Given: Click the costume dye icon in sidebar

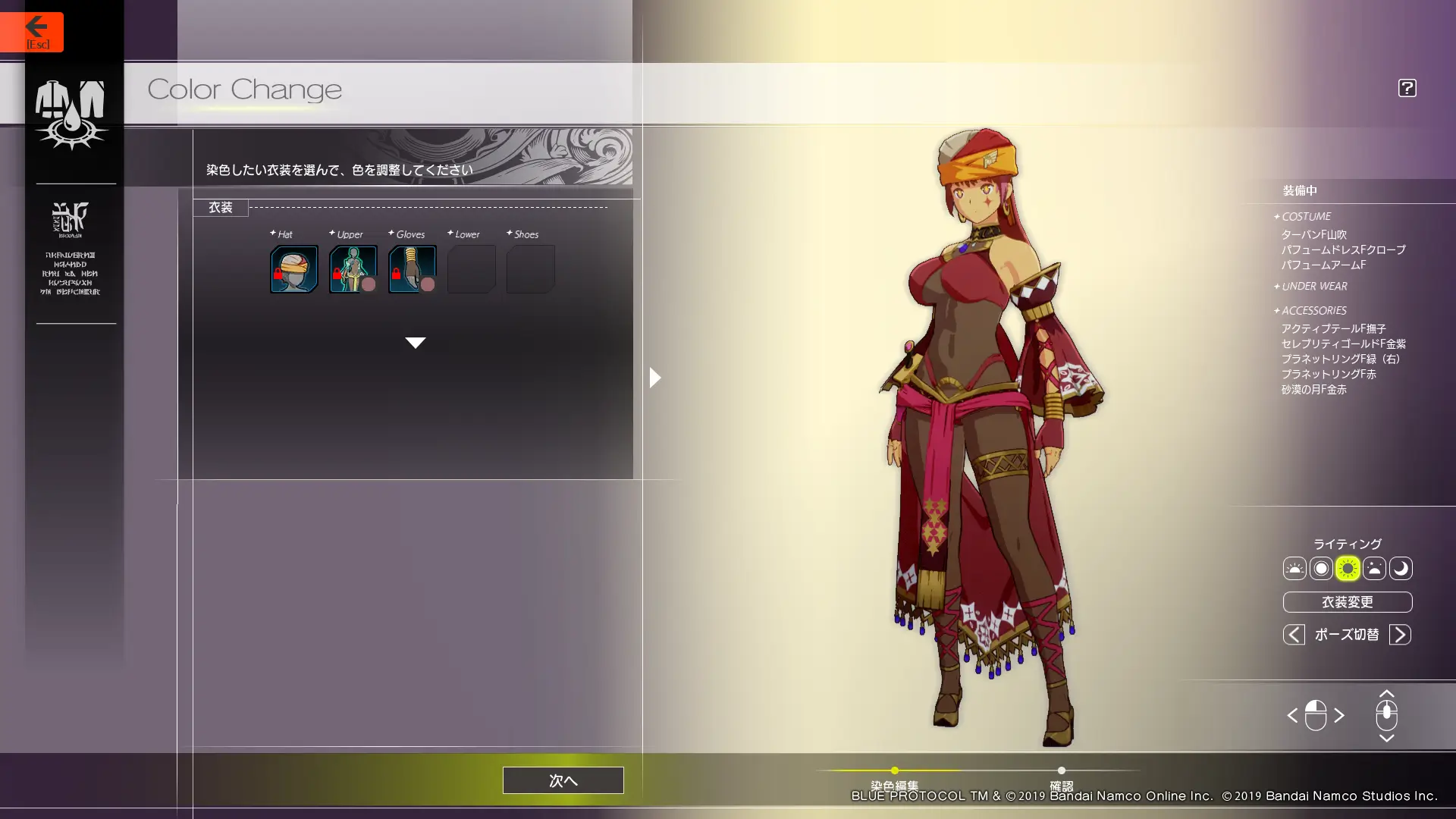Looking at the screenshot, I should point(71,114).
